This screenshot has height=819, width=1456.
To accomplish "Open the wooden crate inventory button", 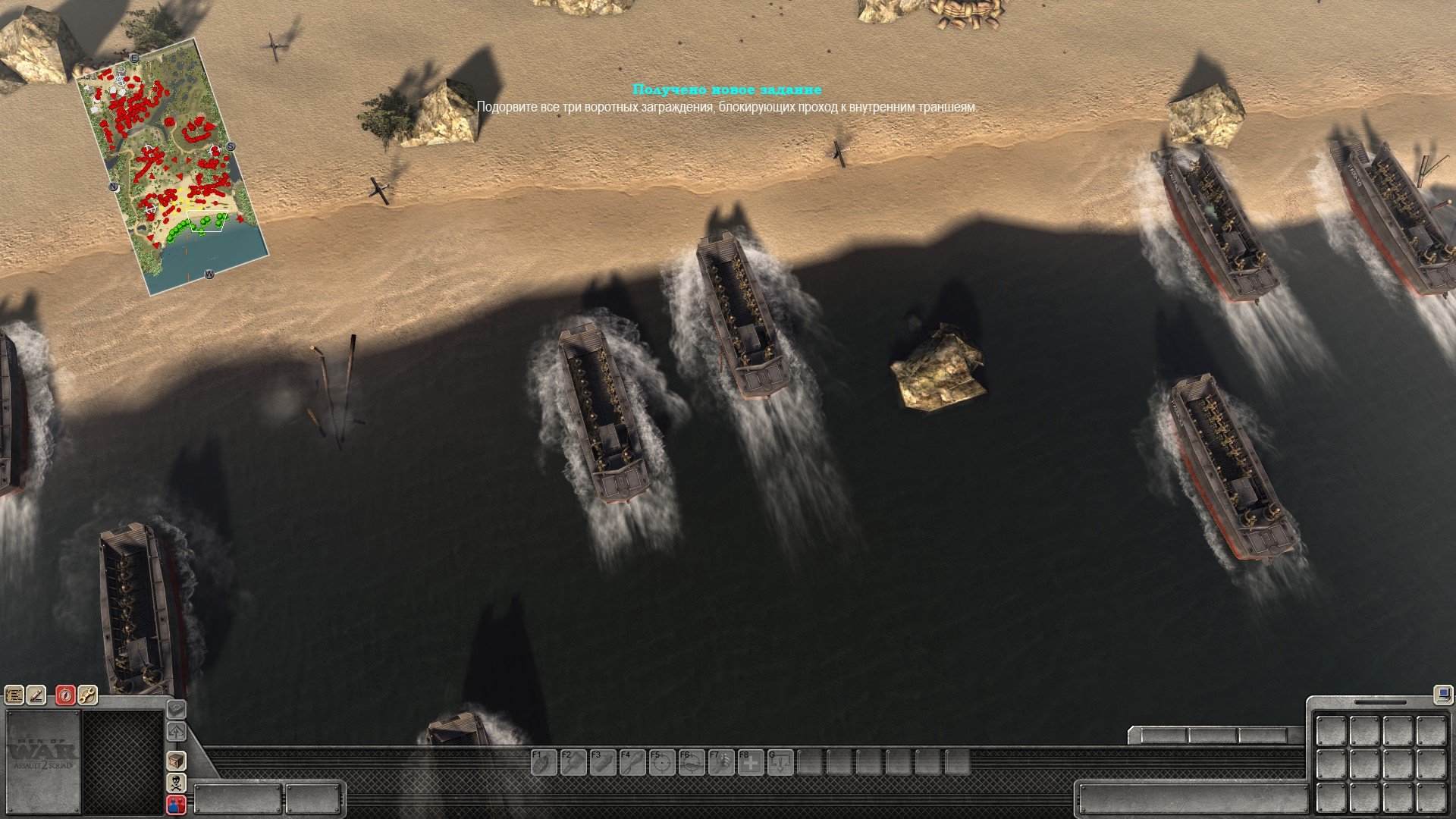I will [176, 761].
